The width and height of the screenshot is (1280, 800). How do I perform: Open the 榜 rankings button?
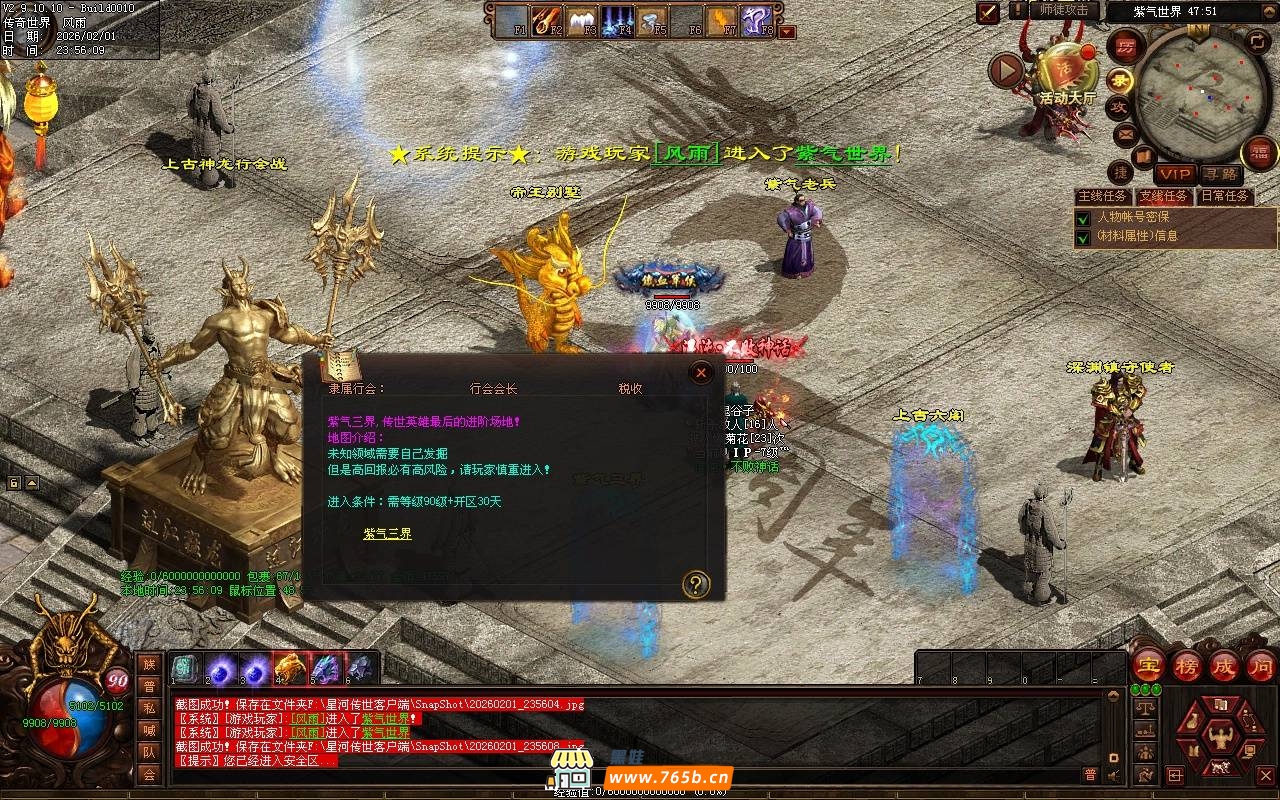click(1187, 666)
